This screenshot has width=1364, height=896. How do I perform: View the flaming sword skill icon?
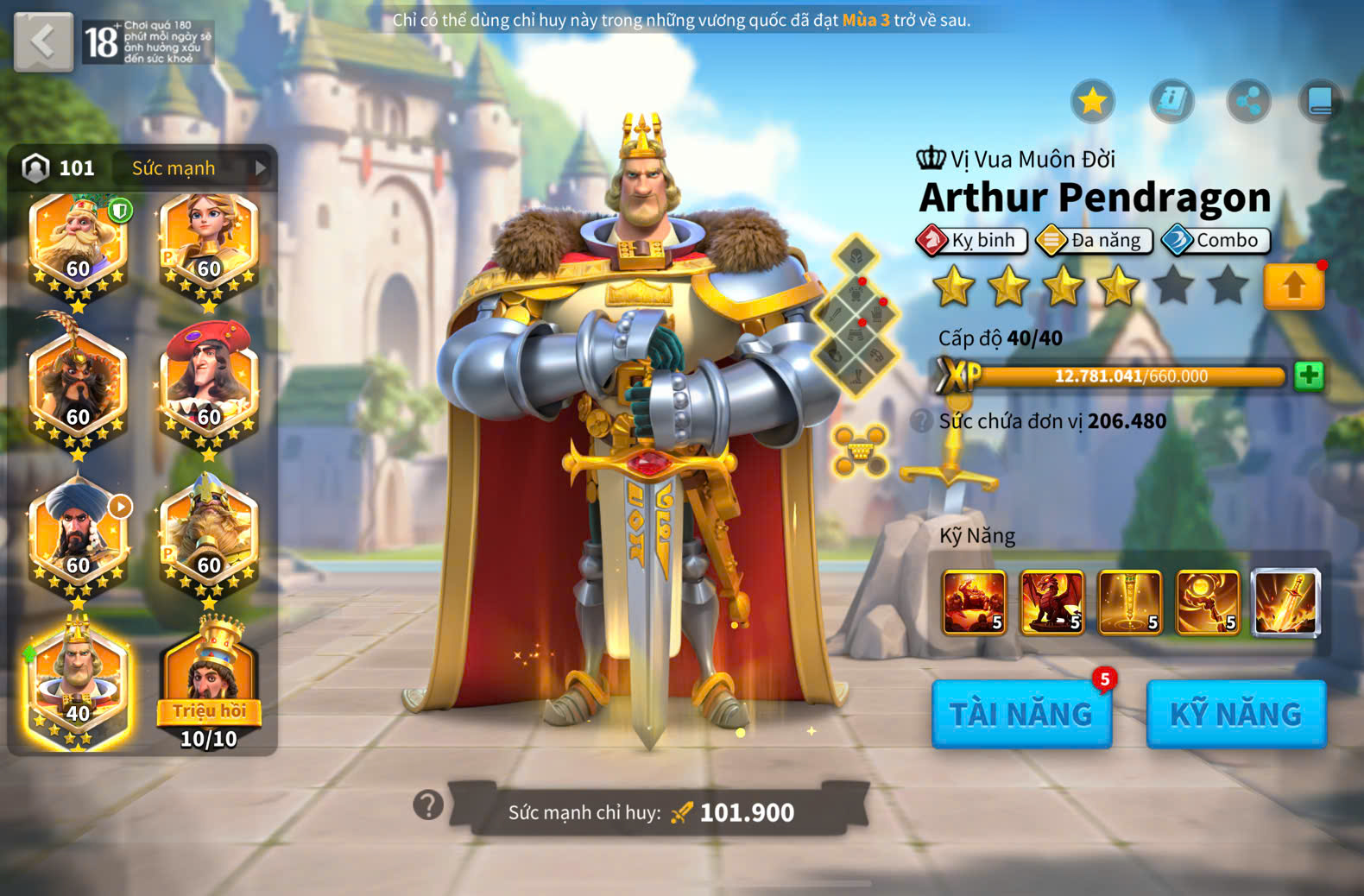(x=1285, y=603)
